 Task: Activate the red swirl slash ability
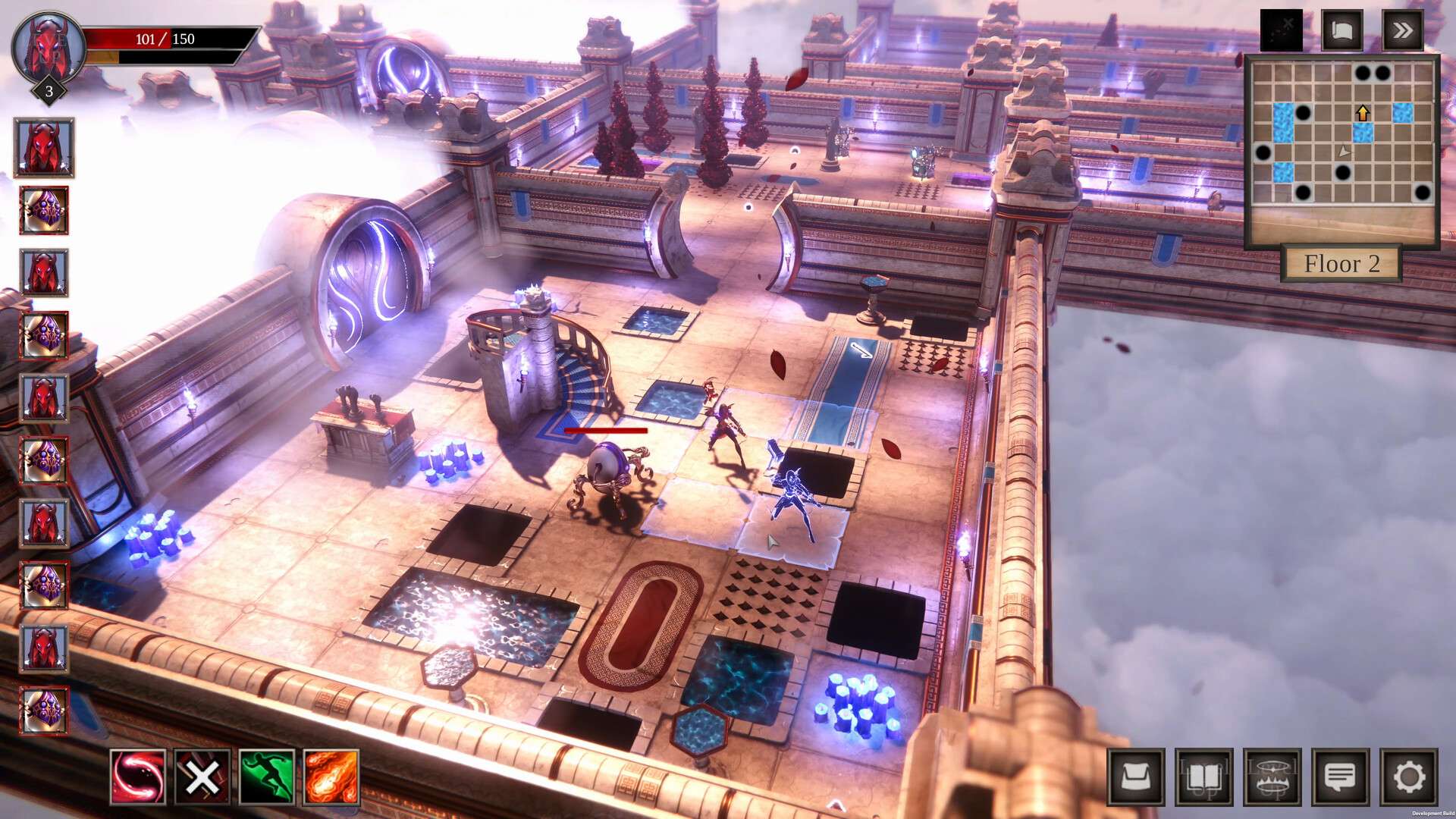(138, 777)
